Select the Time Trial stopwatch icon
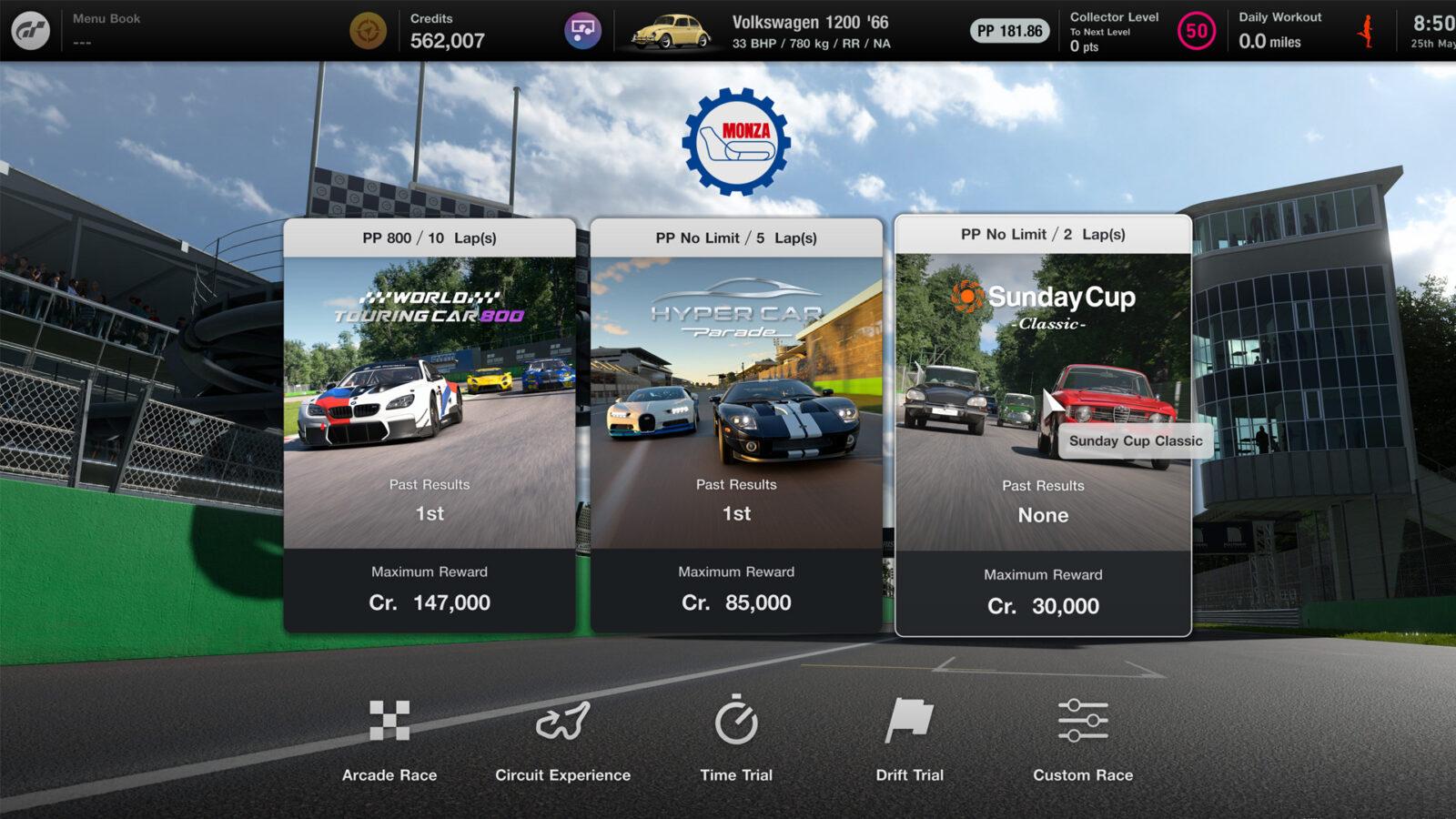 coord(736,722)
